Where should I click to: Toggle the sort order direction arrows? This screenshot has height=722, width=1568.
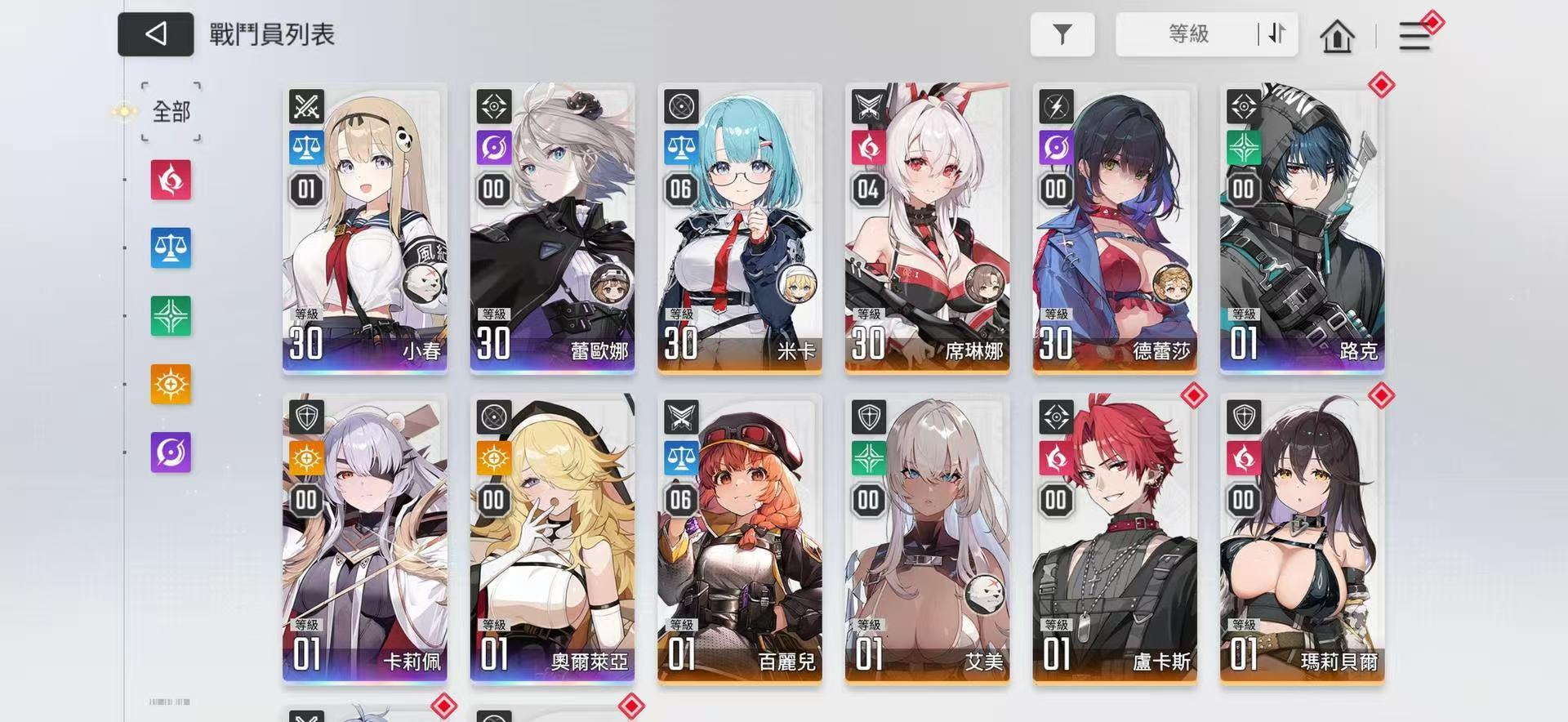tap(1277, 35)
